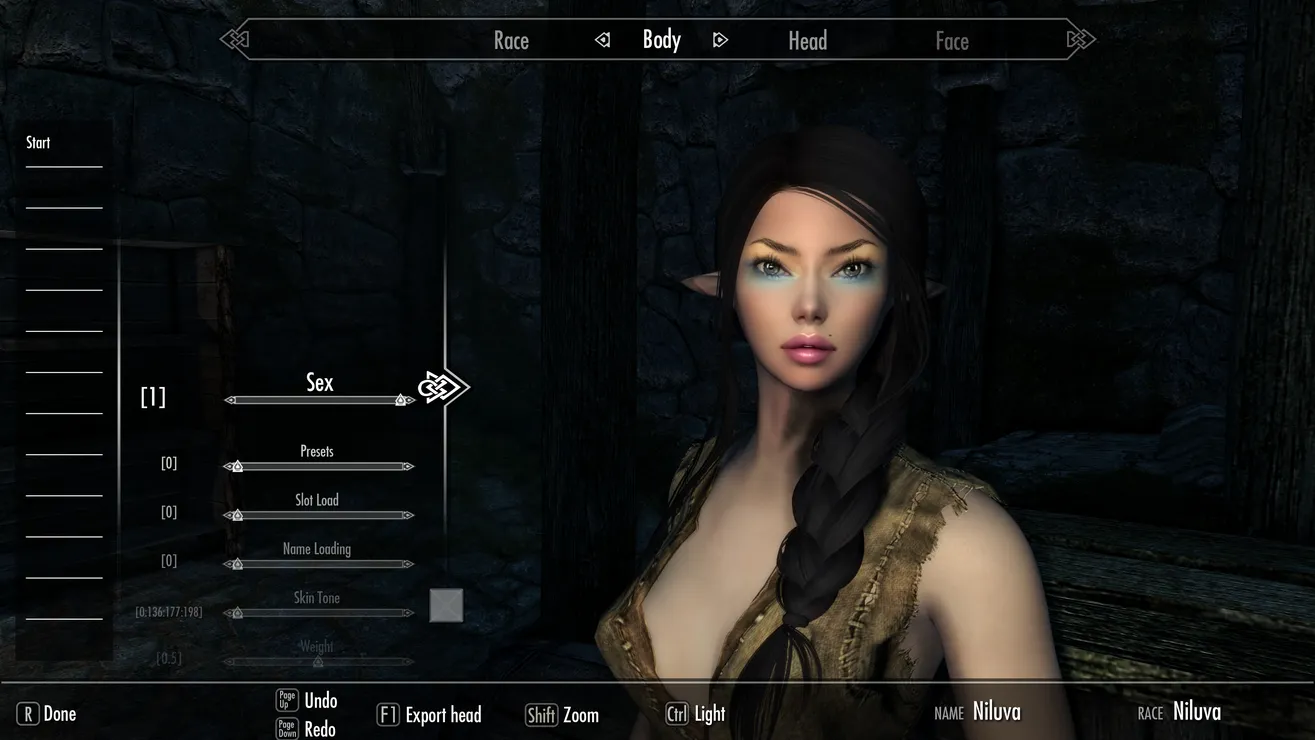Adjust the Weight slider

pyautogui.click(x=319, y=661)
